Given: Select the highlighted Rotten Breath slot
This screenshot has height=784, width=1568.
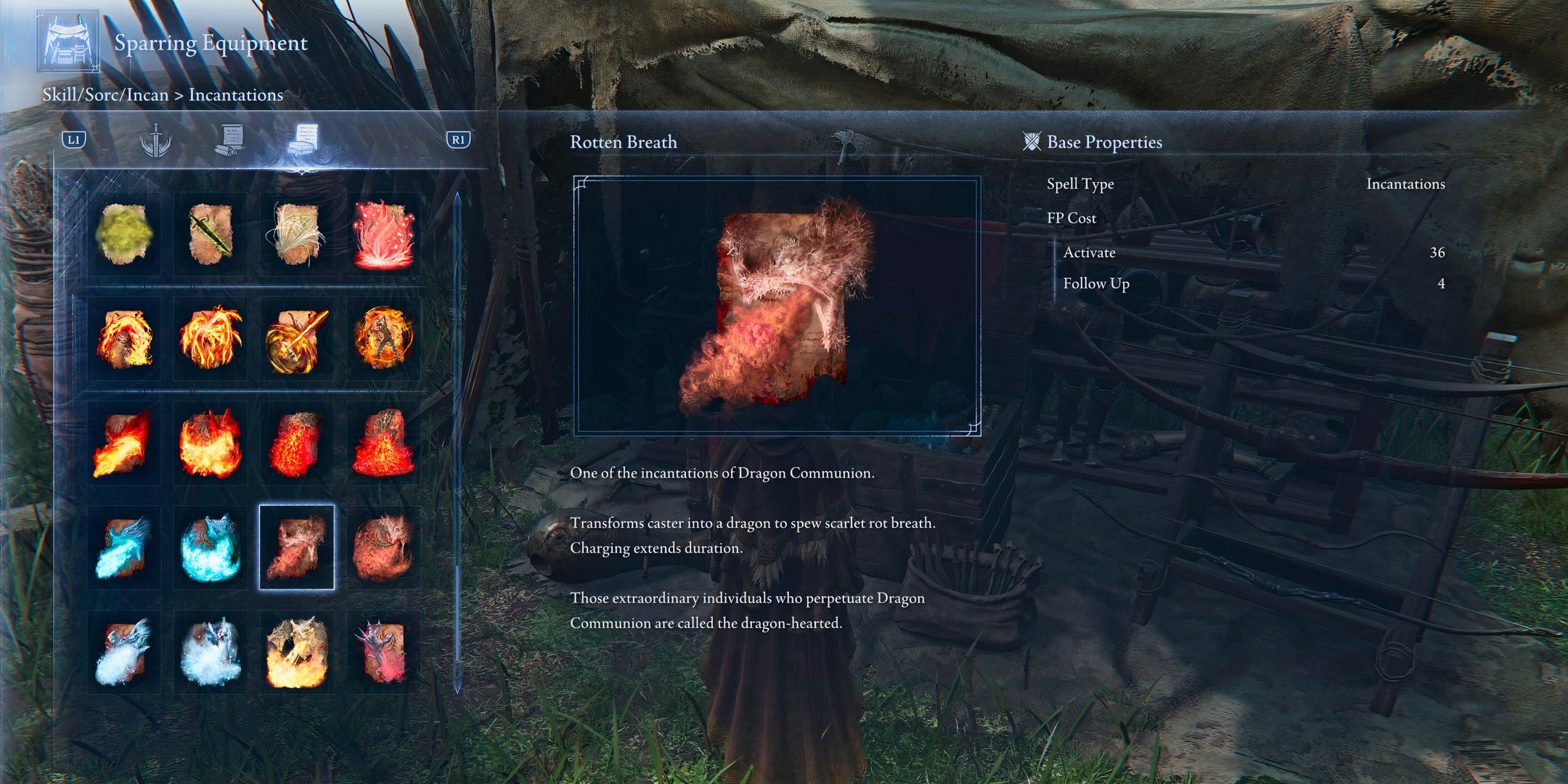Looking at the screenshot, I should click(297, 548).
